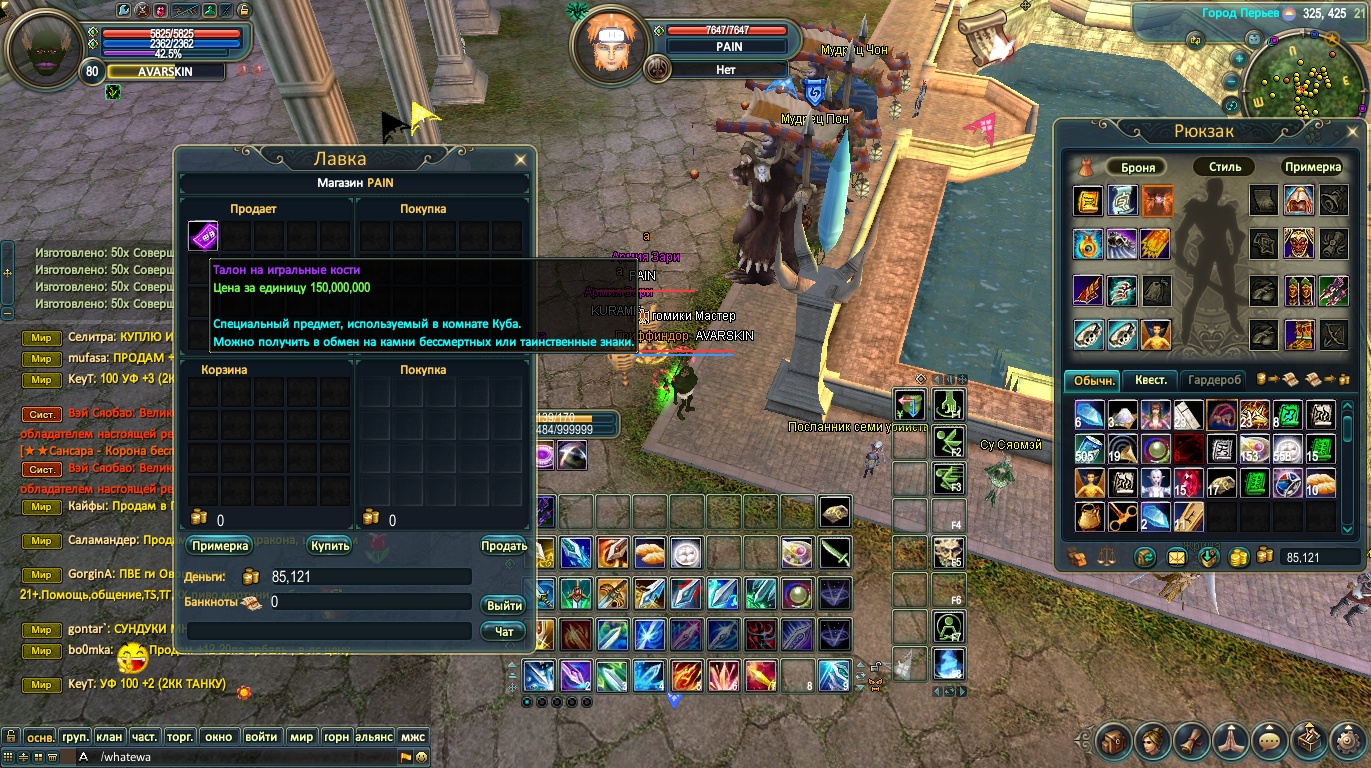Viewport: 1371px width, 768px height.
Task: Leave the shop with Выйти
Action: (504, 606)
